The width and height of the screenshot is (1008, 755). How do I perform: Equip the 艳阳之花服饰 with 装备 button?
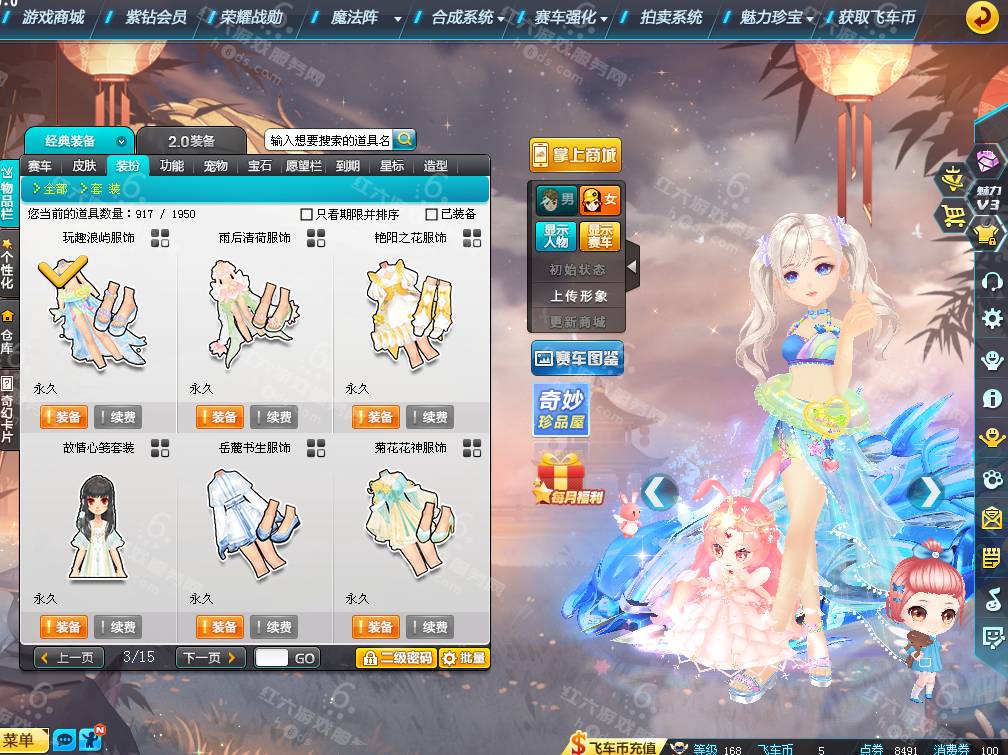(375, 417)
